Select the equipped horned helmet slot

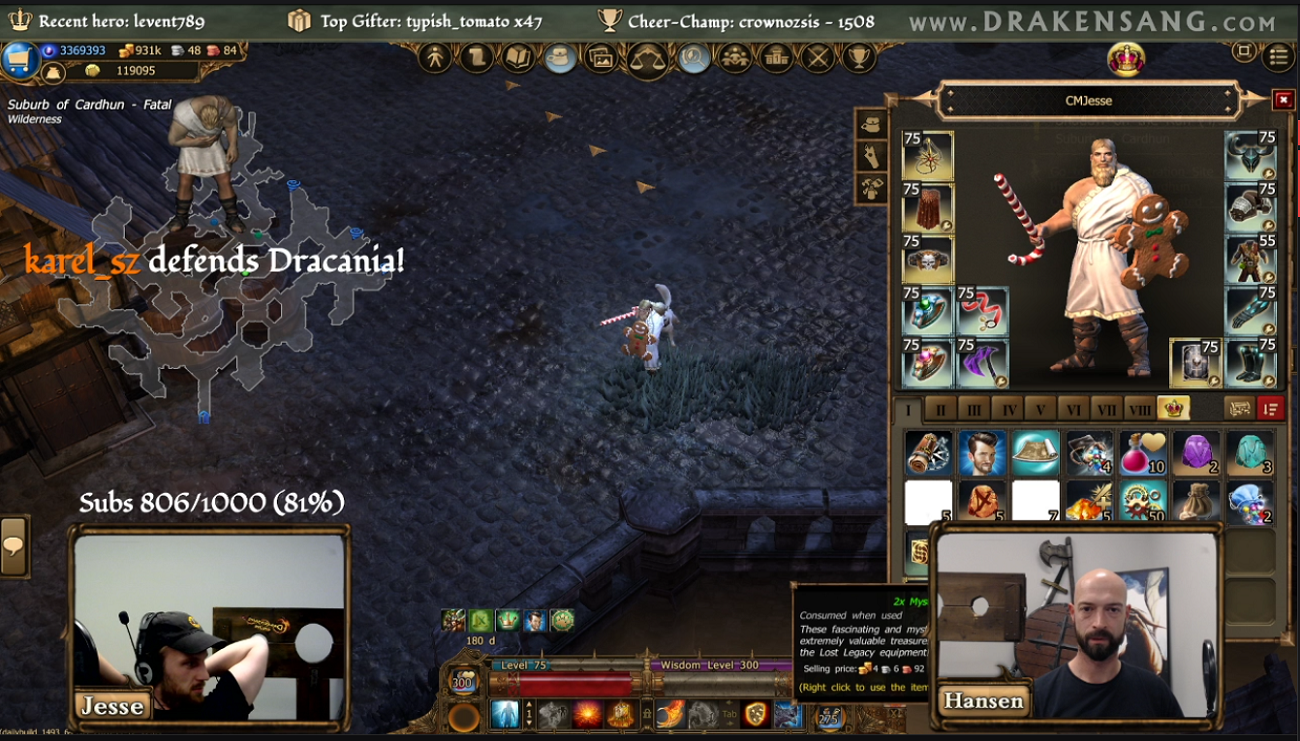click(1250, 155)
